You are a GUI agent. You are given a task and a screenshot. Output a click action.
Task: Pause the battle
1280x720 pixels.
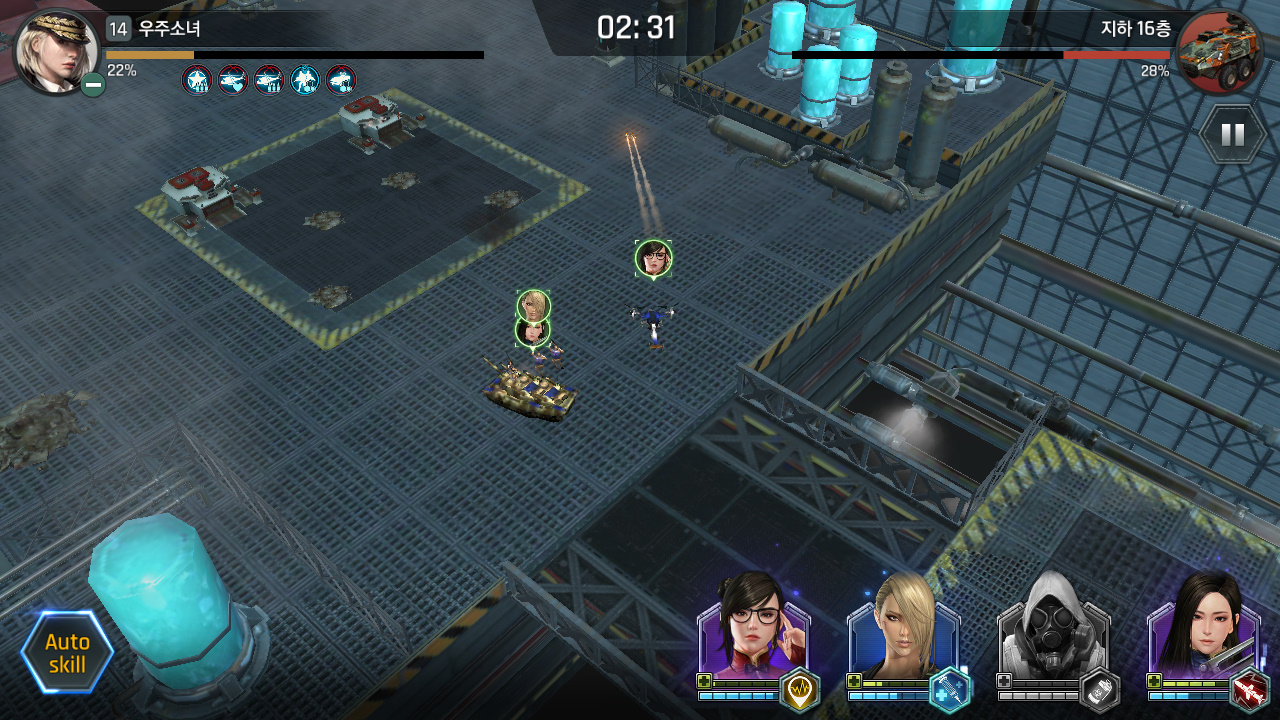click(x=1232, y=134)
